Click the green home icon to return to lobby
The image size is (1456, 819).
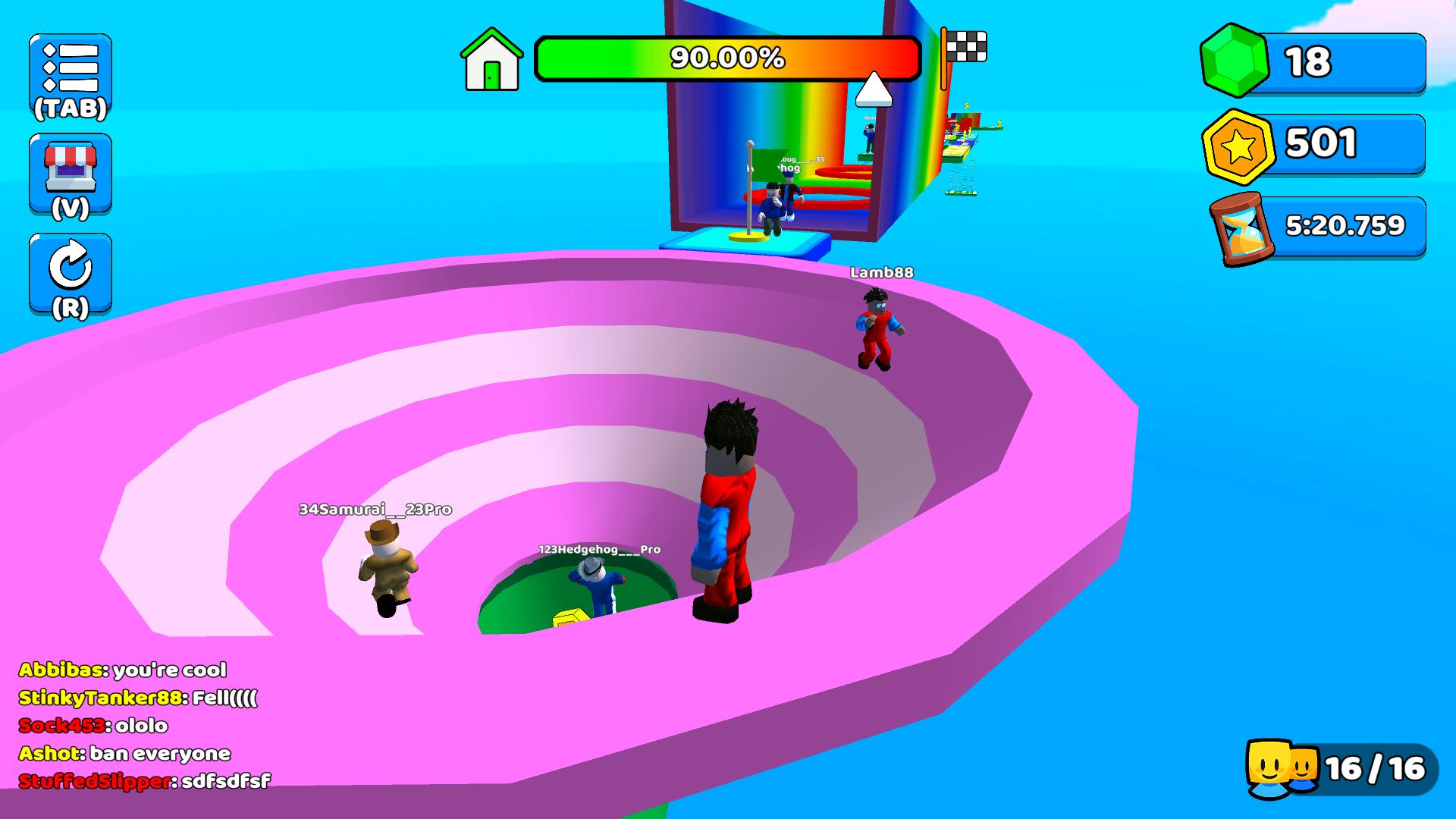click(491, 61)
